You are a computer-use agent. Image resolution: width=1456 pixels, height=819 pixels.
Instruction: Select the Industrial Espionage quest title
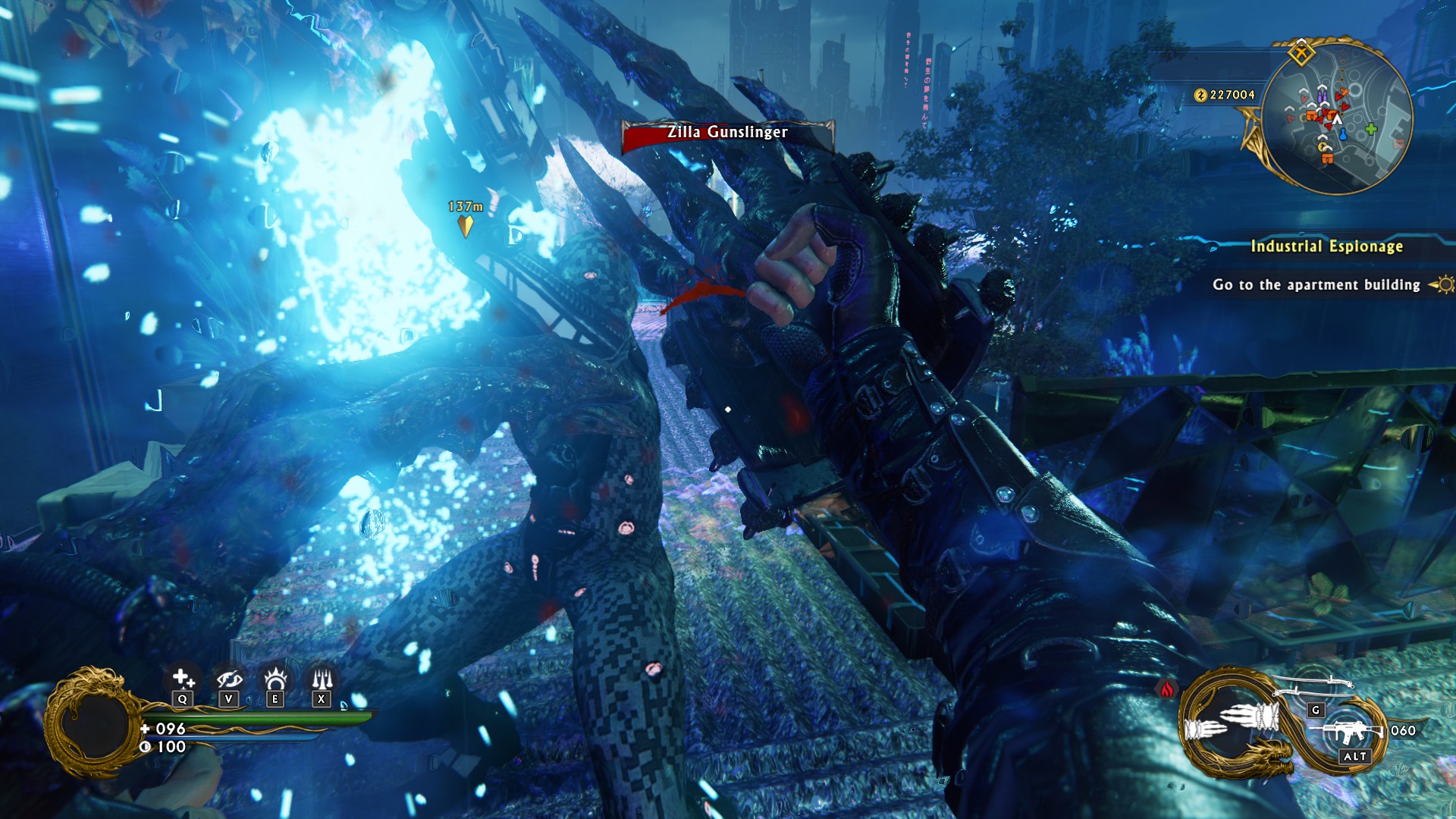pyautogui.click(x=1326, y=246)
